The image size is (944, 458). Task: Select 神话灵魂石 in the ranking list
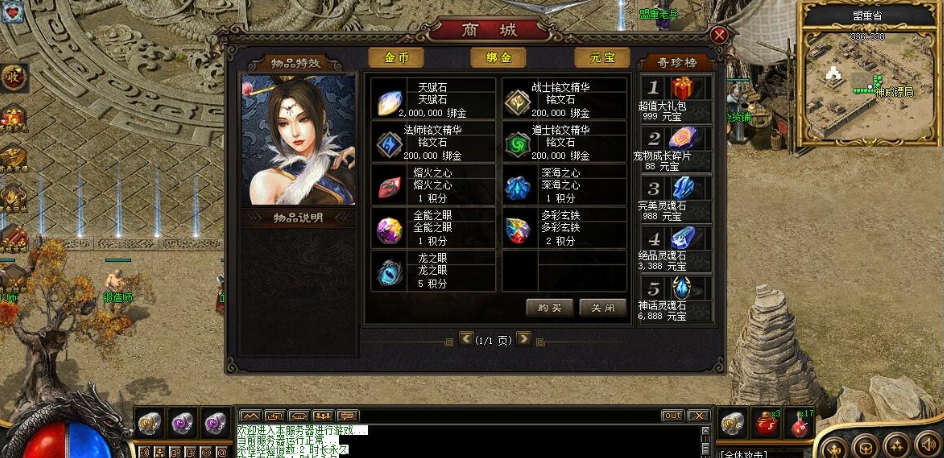(x=676, y=297)
